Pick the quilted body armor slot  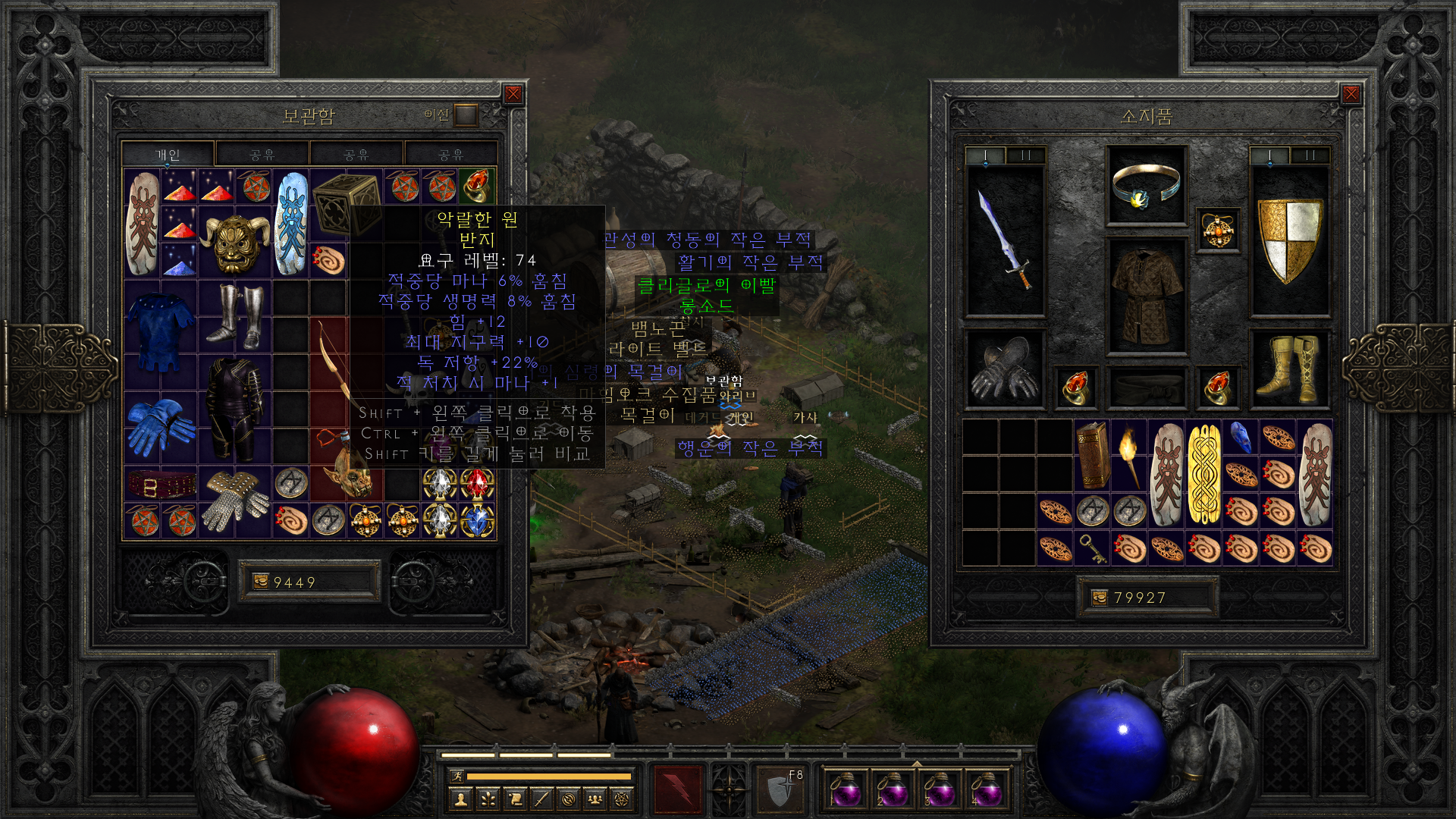[x=1146, y=296]
